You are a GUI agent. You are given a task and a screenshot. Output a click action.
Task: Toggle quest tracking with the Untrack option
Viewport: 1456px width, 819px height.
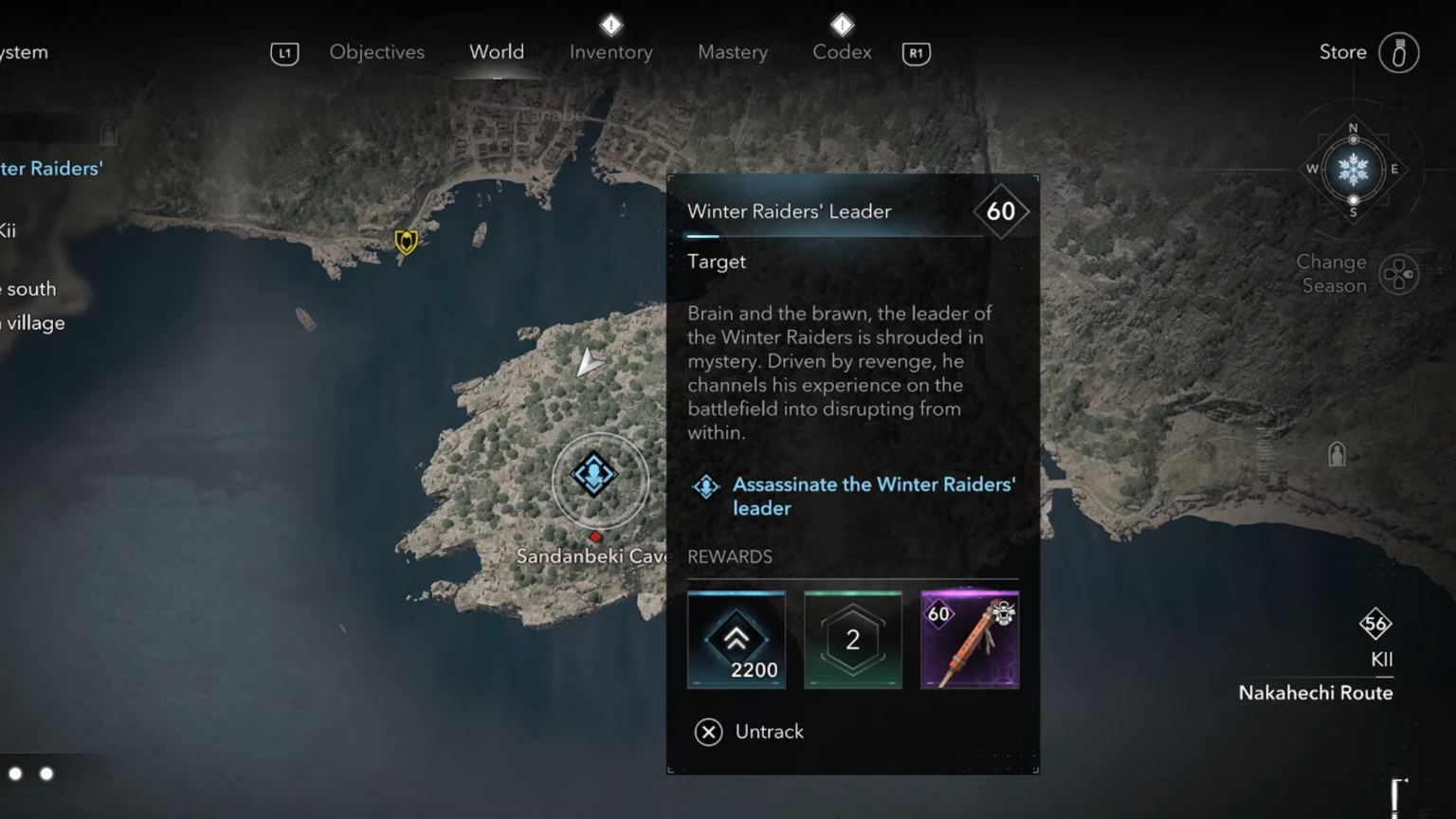(749, 731)
